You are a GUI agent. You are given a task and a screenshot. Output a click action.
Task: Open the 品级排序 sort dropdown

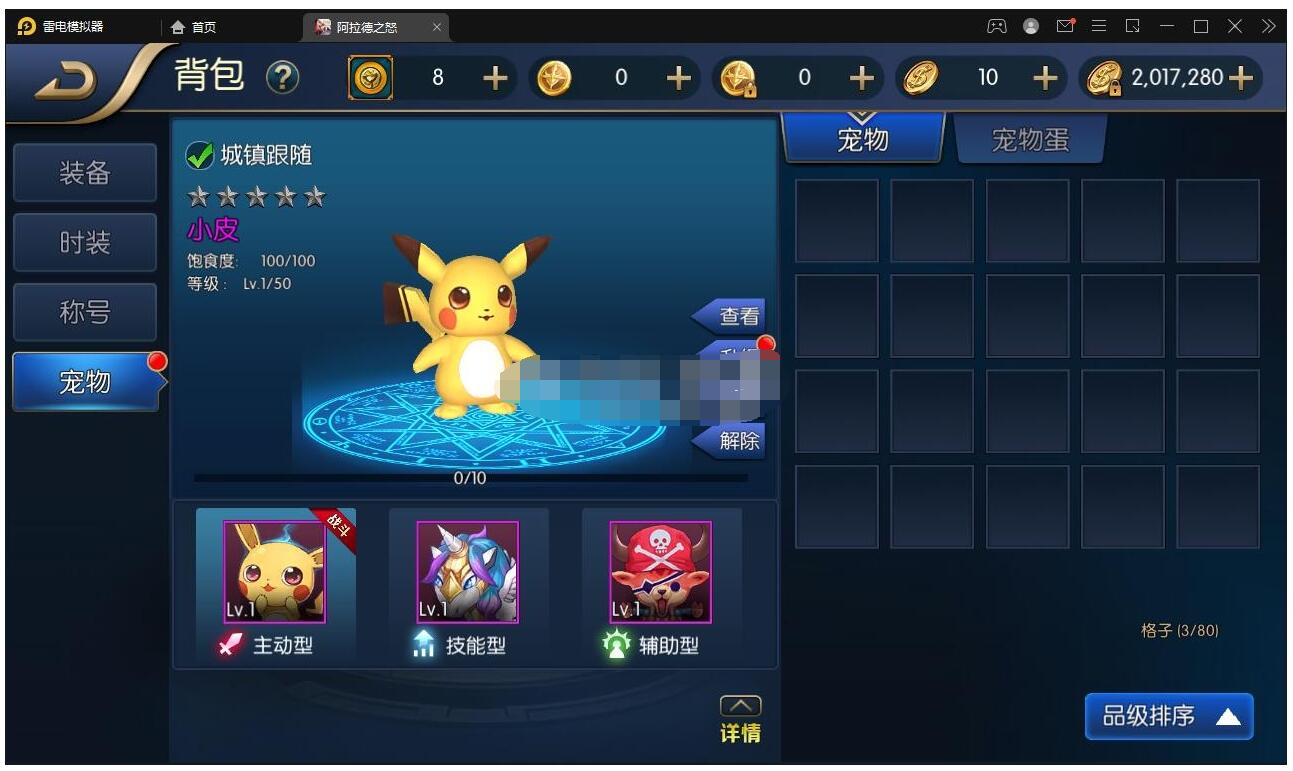1168,716
